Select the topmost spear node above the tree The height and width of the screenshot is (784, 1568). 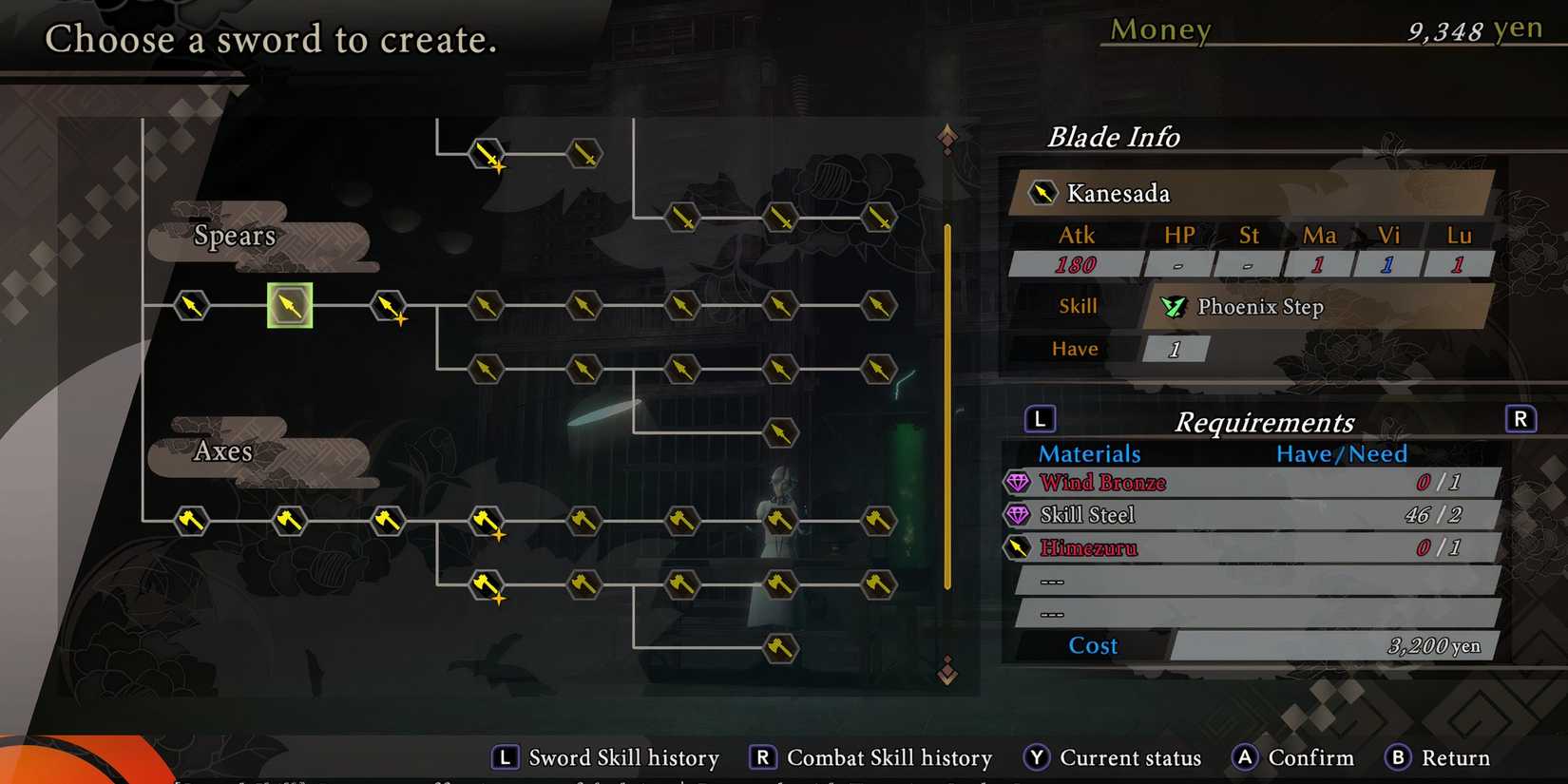click(x=486, y=153)
